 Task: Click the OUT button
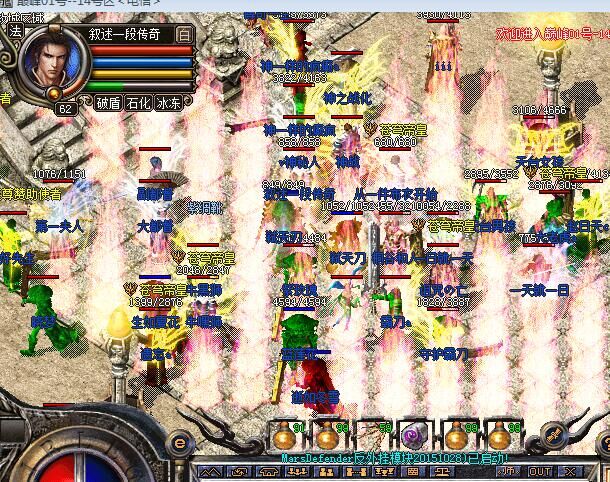coord(540,471)
